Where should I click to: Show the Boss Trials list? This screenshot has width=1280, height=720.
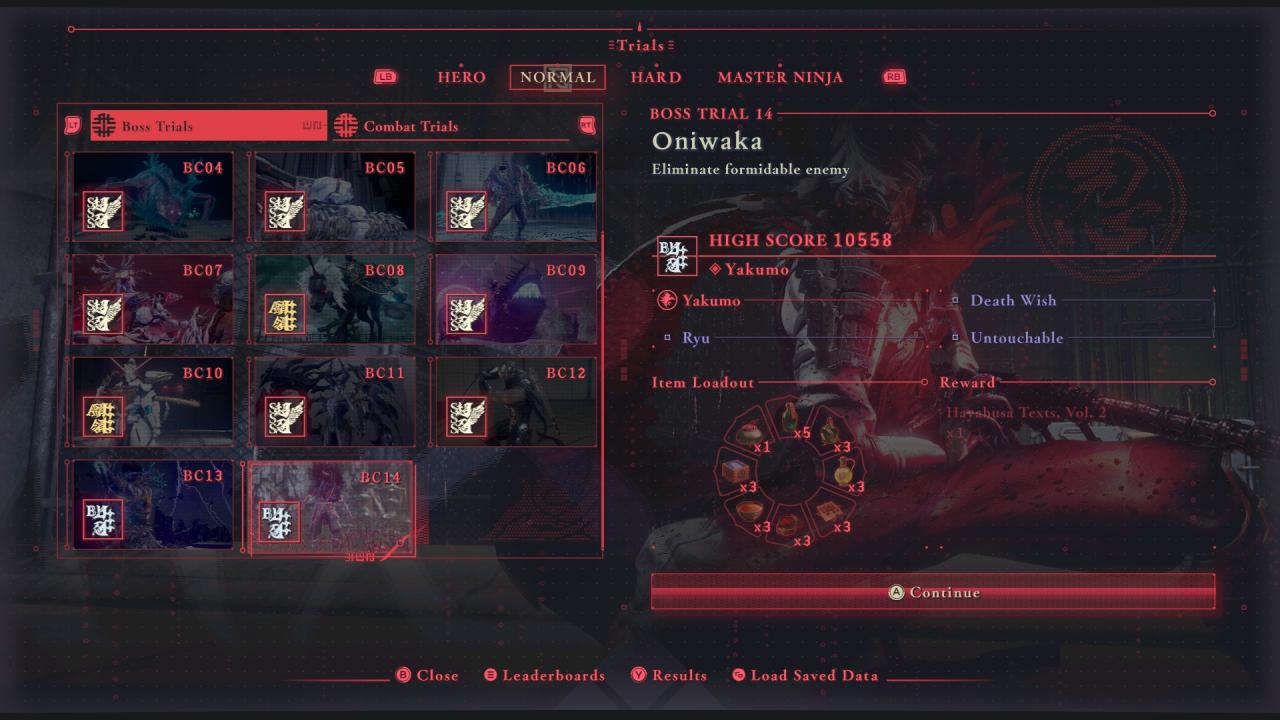point(208,126)
